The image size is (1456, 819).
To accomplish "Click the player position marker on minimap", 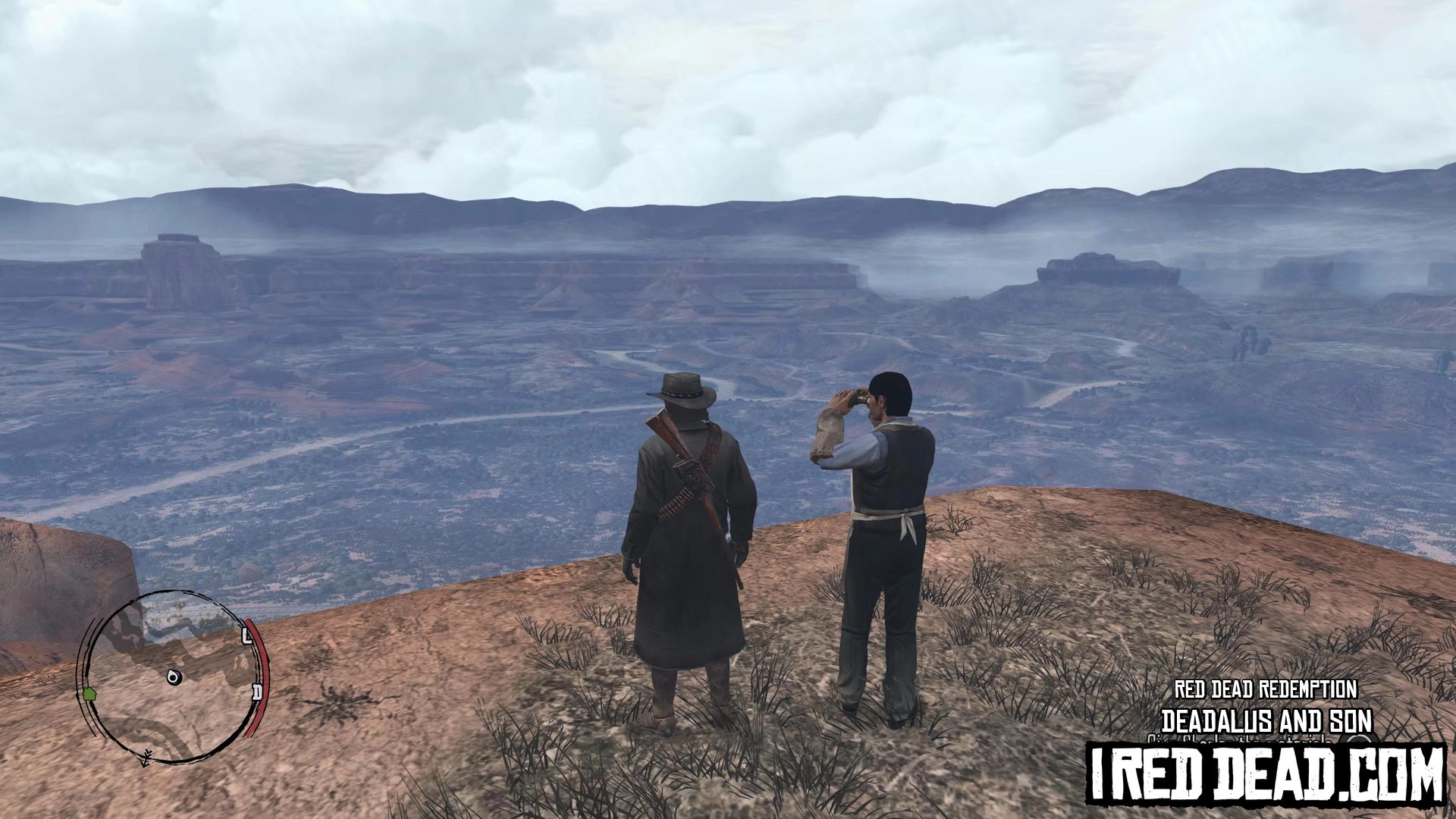I will [x=174, y=676].
